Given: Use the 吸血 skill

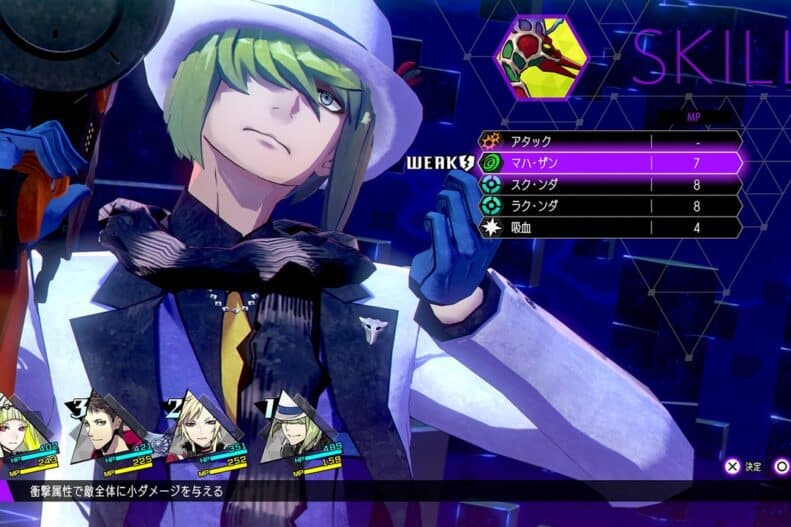Looking at the screenshot, I should [610, 228].
